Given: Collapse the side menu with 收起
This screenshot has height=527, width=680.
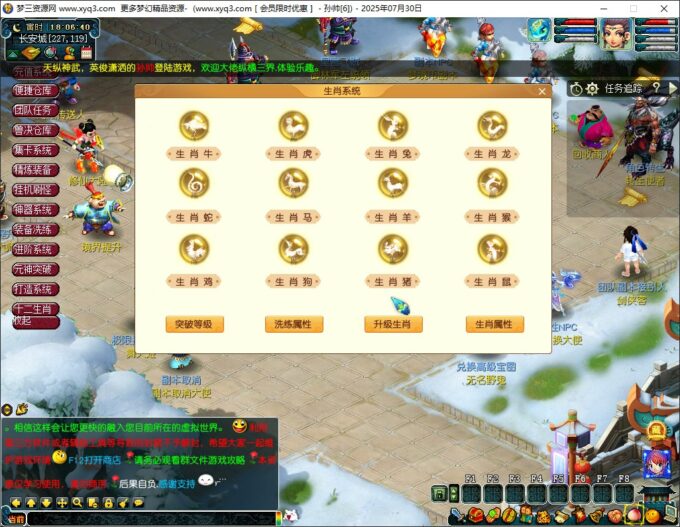Looking at the screenshot, I should [x=22, y=322].
